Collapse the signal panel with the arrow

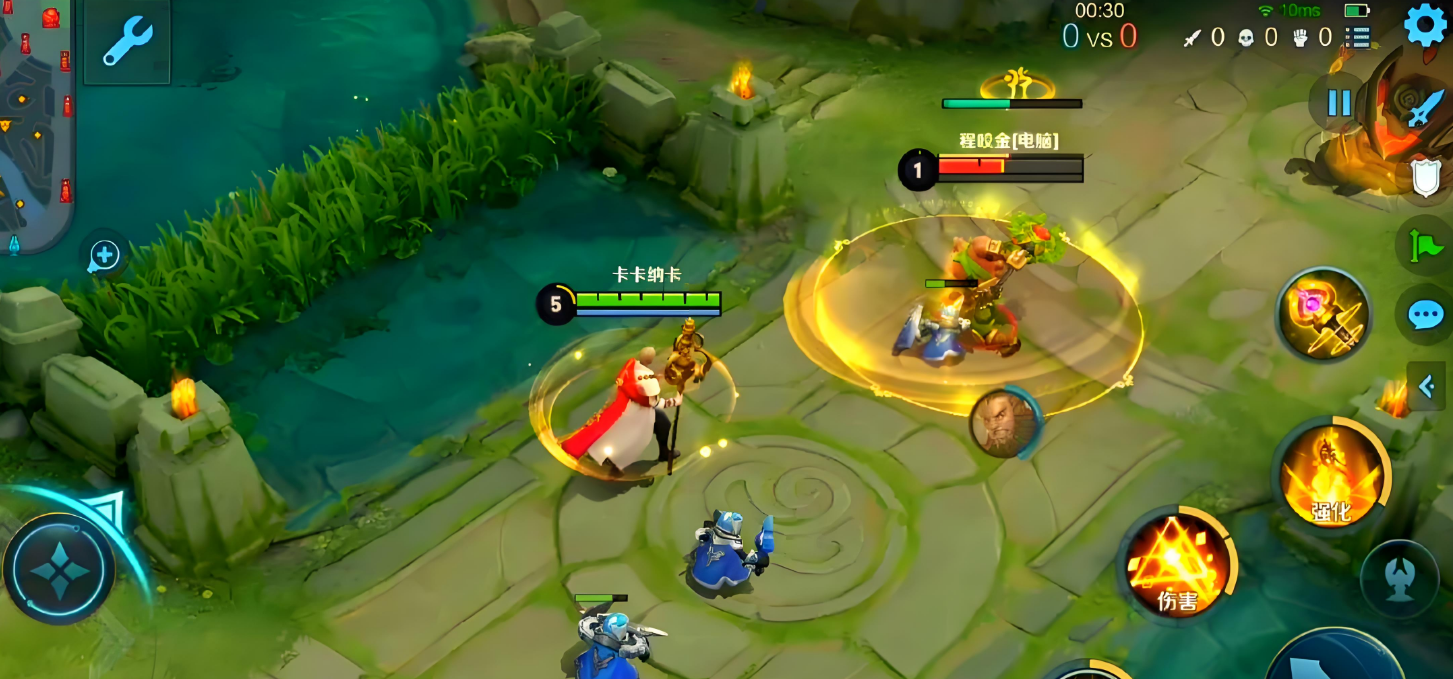(1427, 386)
